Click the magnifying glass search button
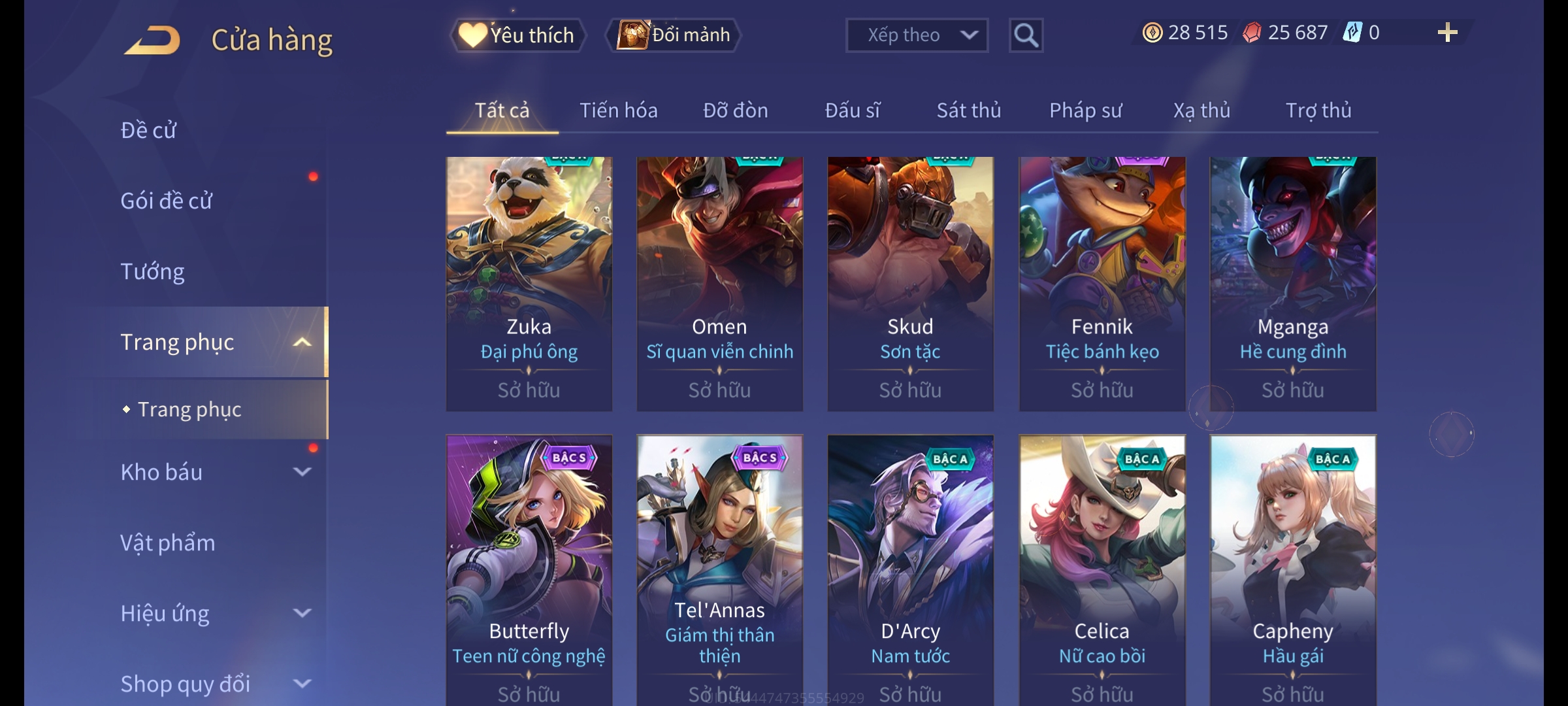Screen dimensions: 1568x706 (x=1026, y=35)
